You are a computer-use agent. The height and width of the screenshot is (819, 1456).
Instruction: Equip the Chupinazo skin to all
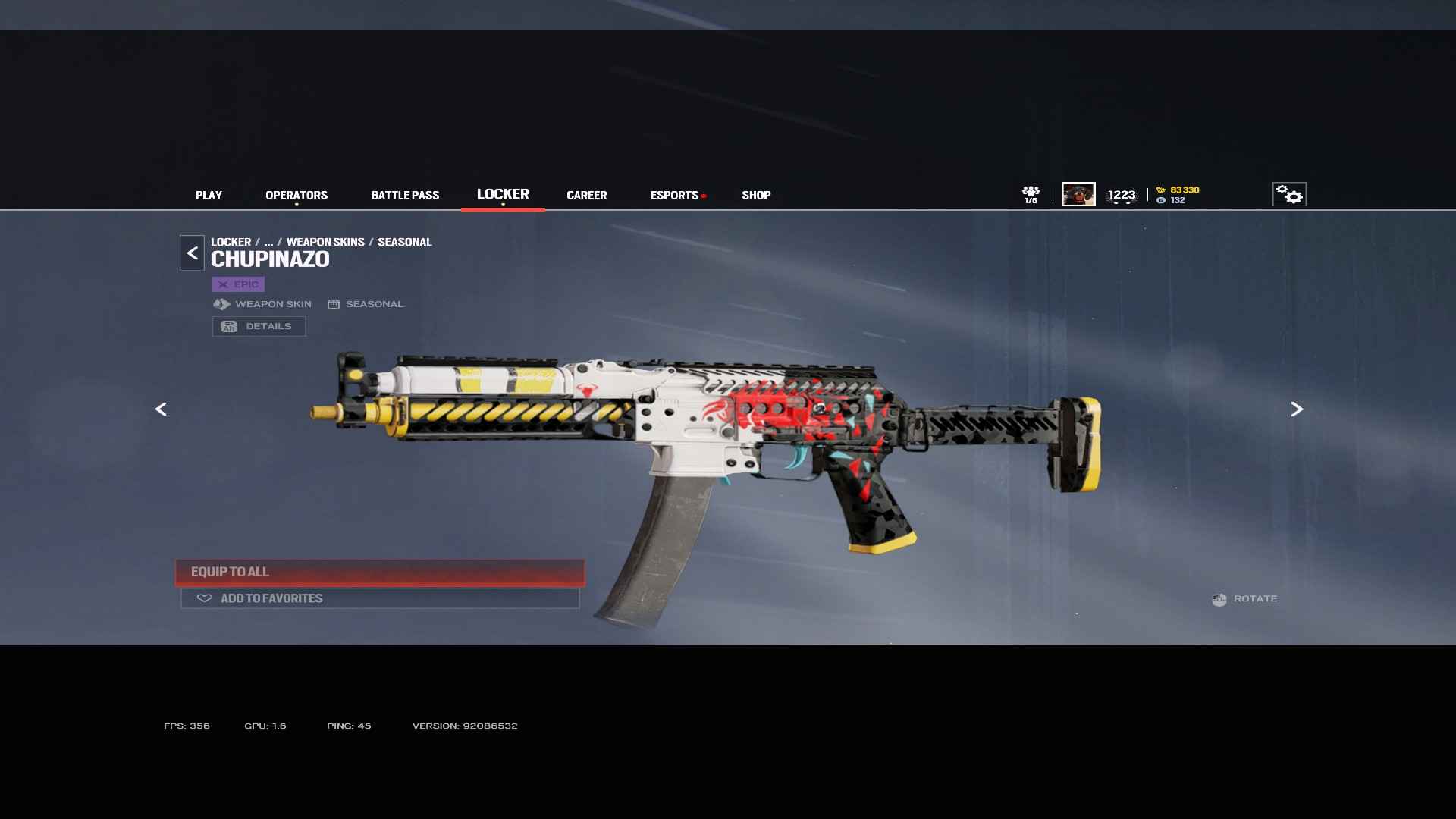[x=380, y=572]
